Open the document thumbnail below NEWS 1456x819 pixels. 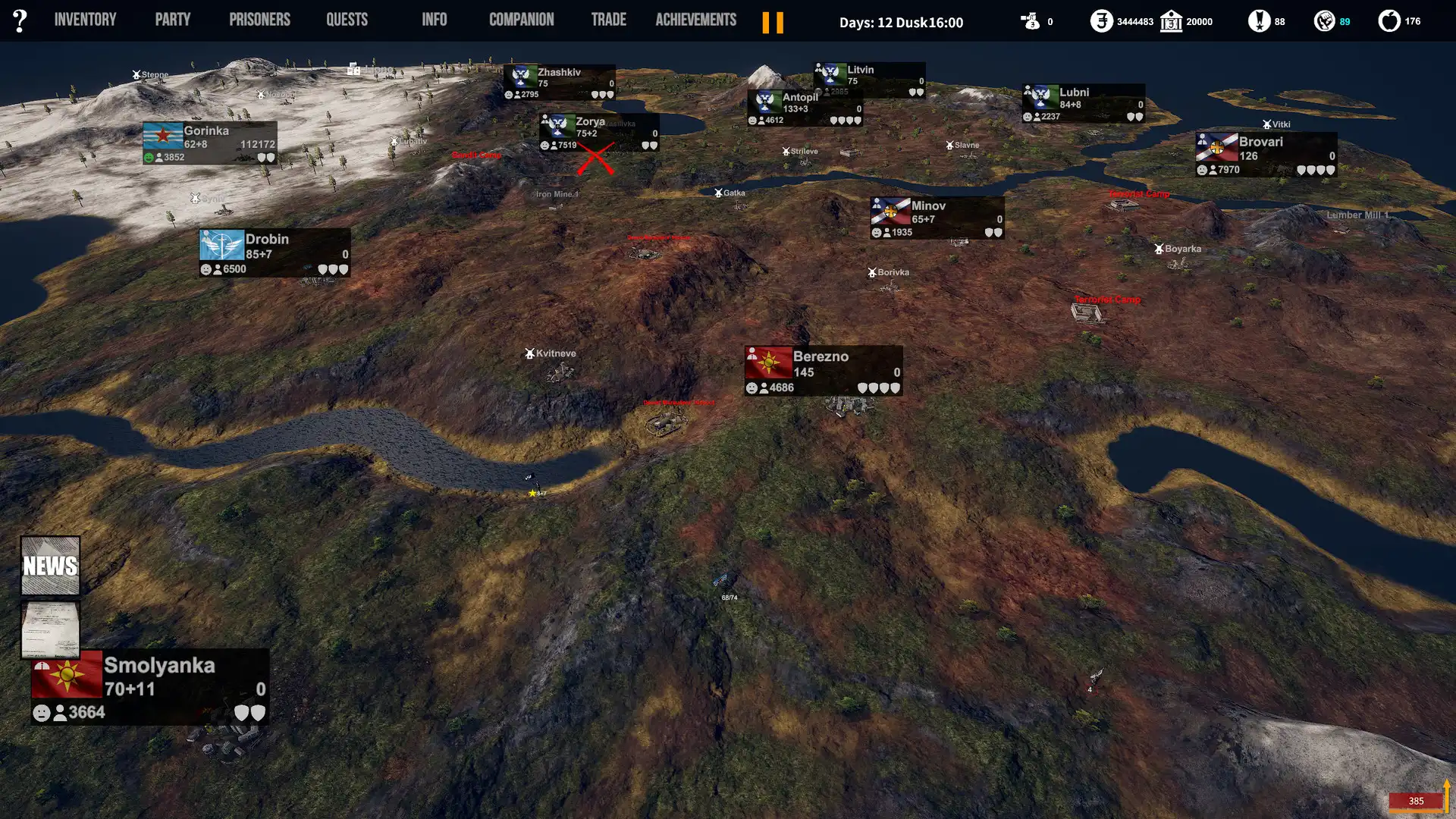49,629
